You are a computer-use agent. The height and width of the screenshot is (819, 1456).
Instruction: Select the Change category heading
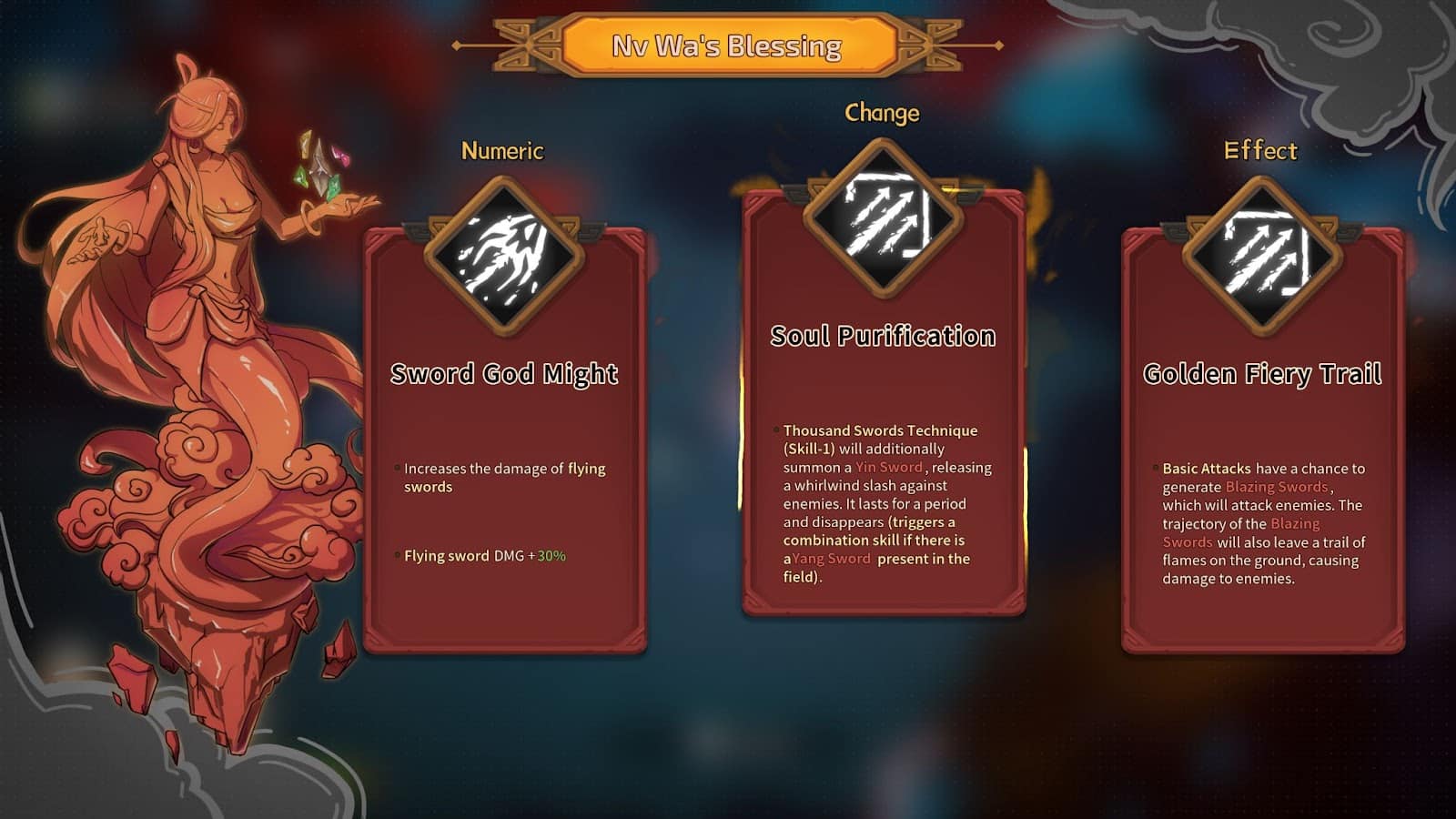[x=882, y=114]
